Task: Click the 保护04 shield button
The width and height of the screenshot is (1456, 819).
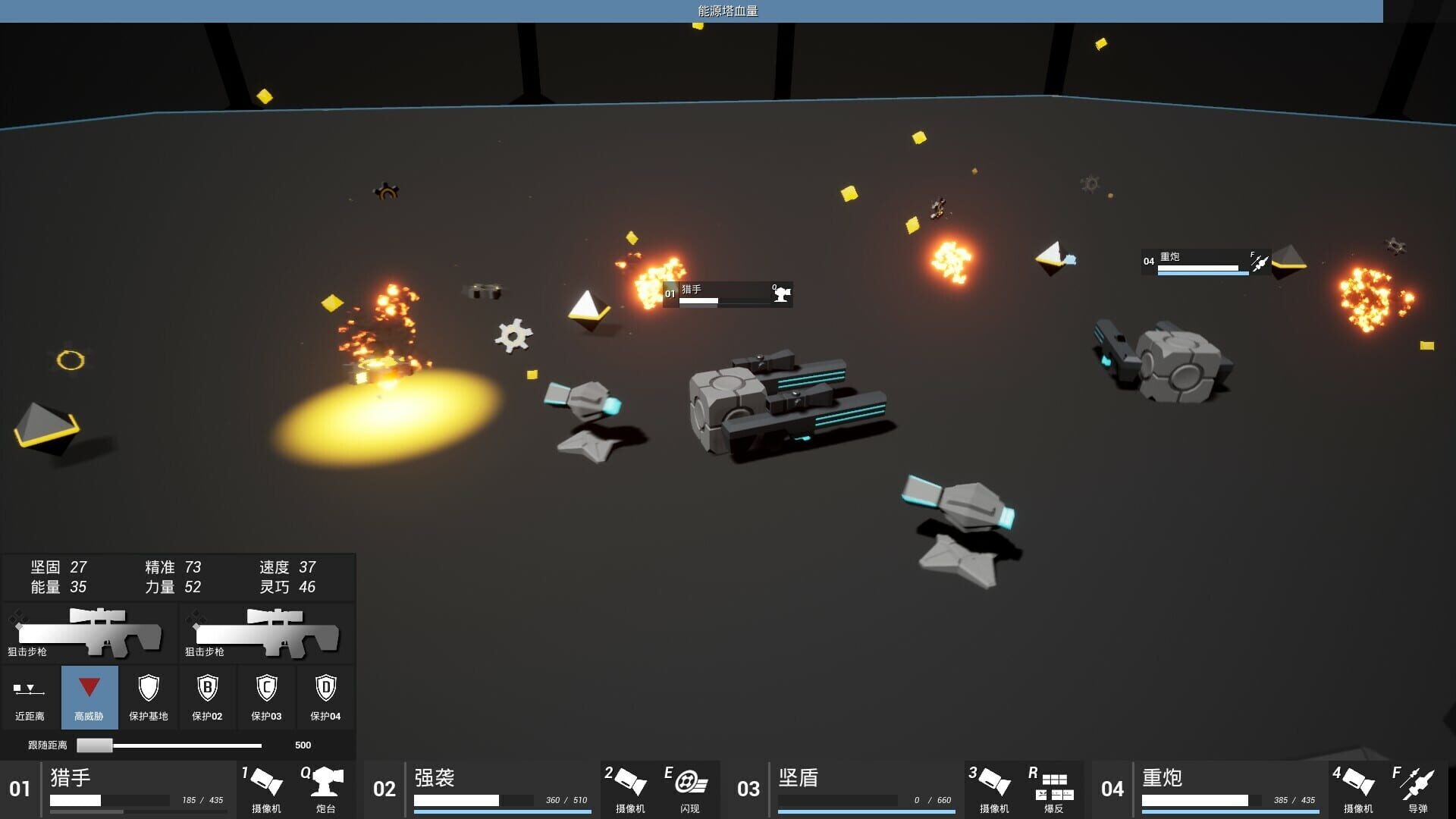Action: coord(325,696)
